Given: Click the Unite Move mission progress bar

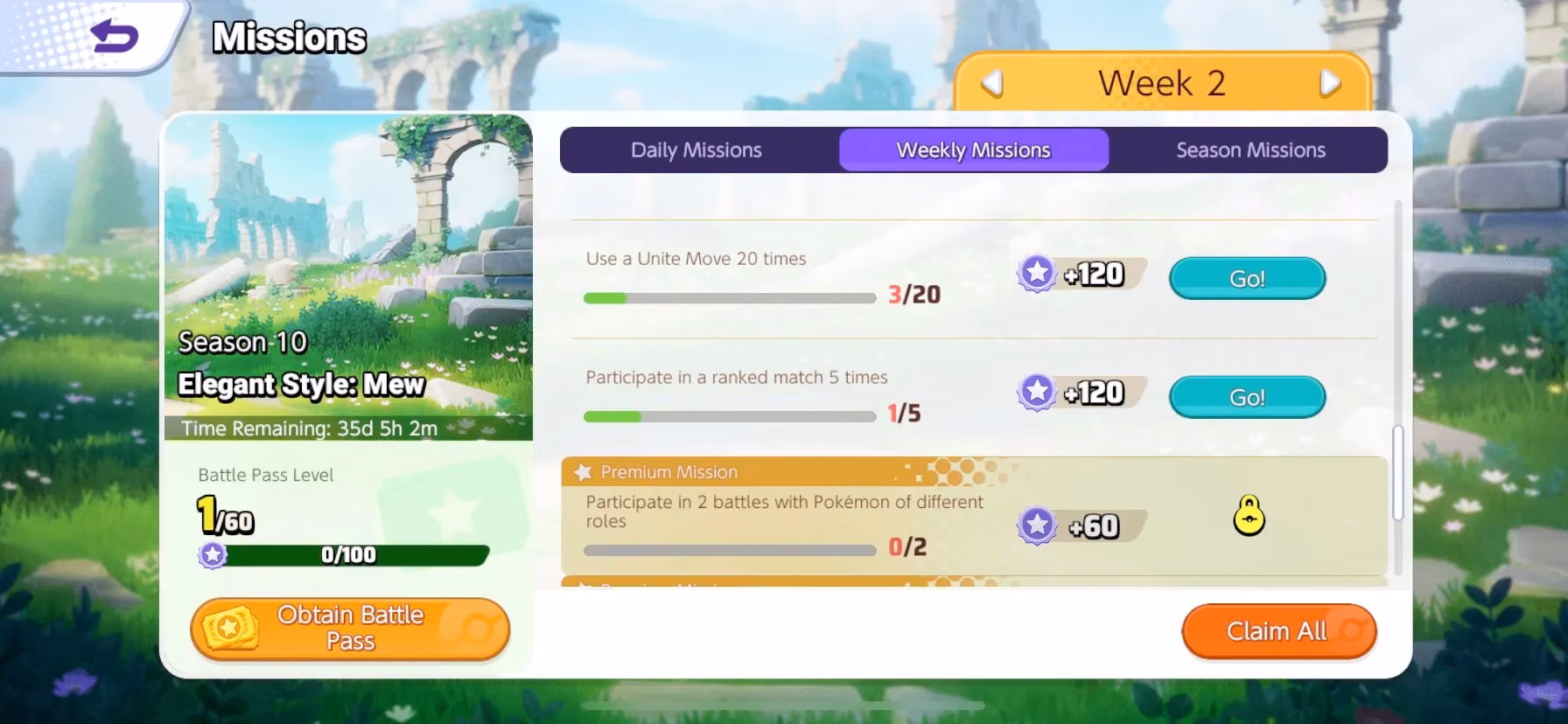Looking at the screenshot, I should [x=730, y=297].
